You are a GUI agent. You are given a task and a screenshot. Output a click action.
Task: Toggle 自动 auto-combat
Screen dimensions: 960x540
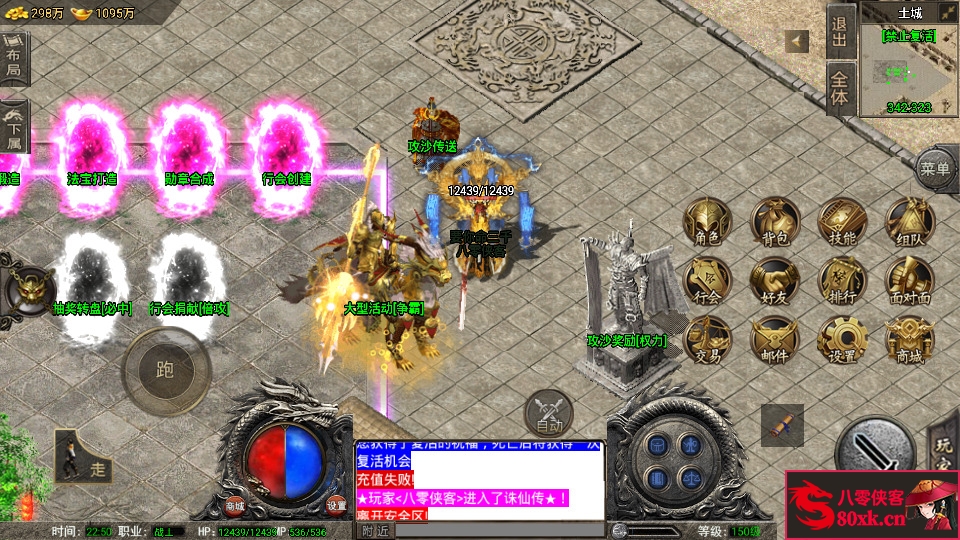(x=548, y=412)
